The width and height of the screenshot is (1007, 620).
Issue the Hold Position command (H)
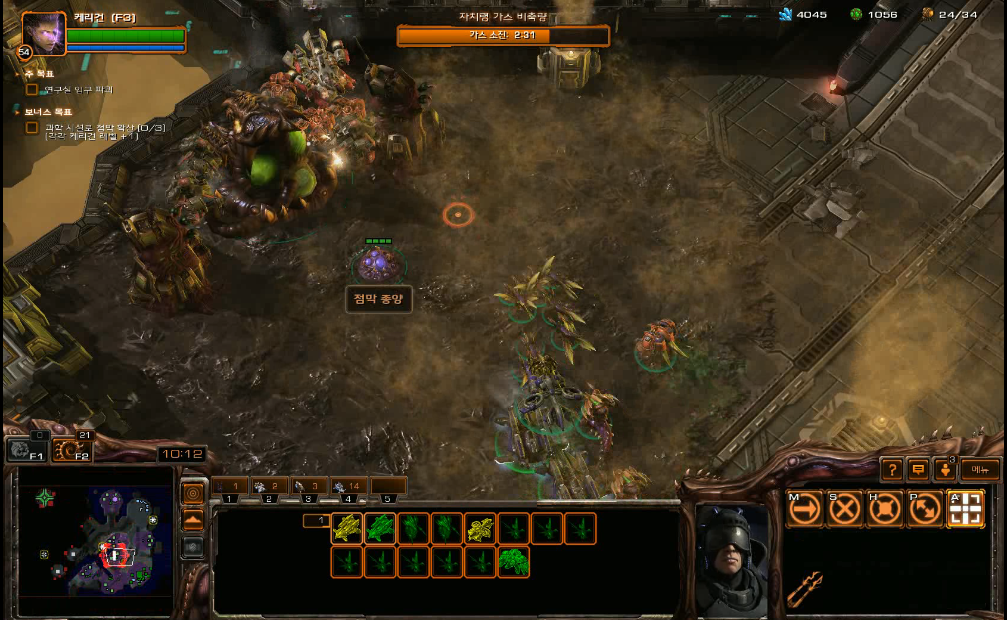point(885,509)
